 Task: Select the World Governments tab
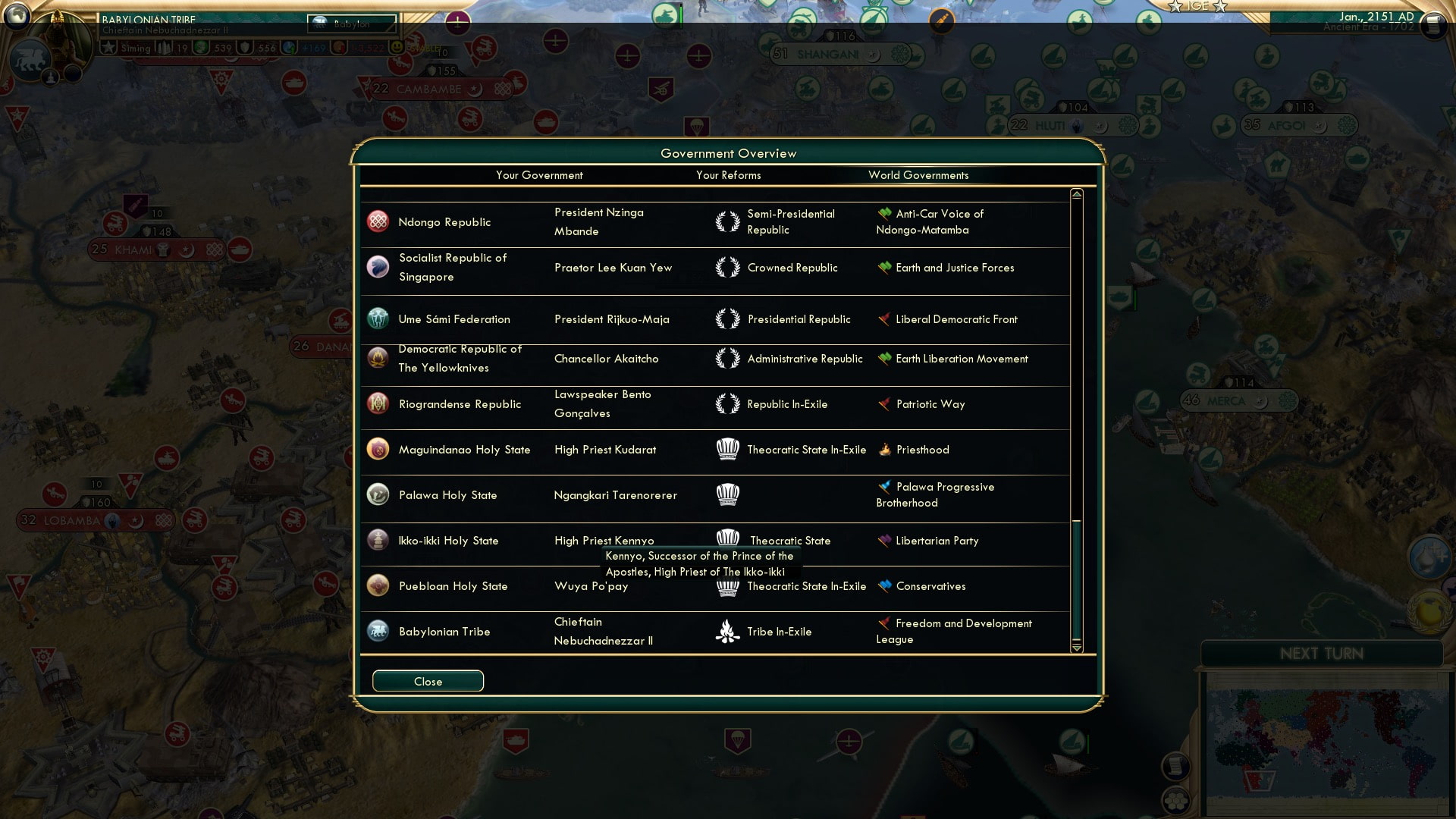[x=918, y=175]
